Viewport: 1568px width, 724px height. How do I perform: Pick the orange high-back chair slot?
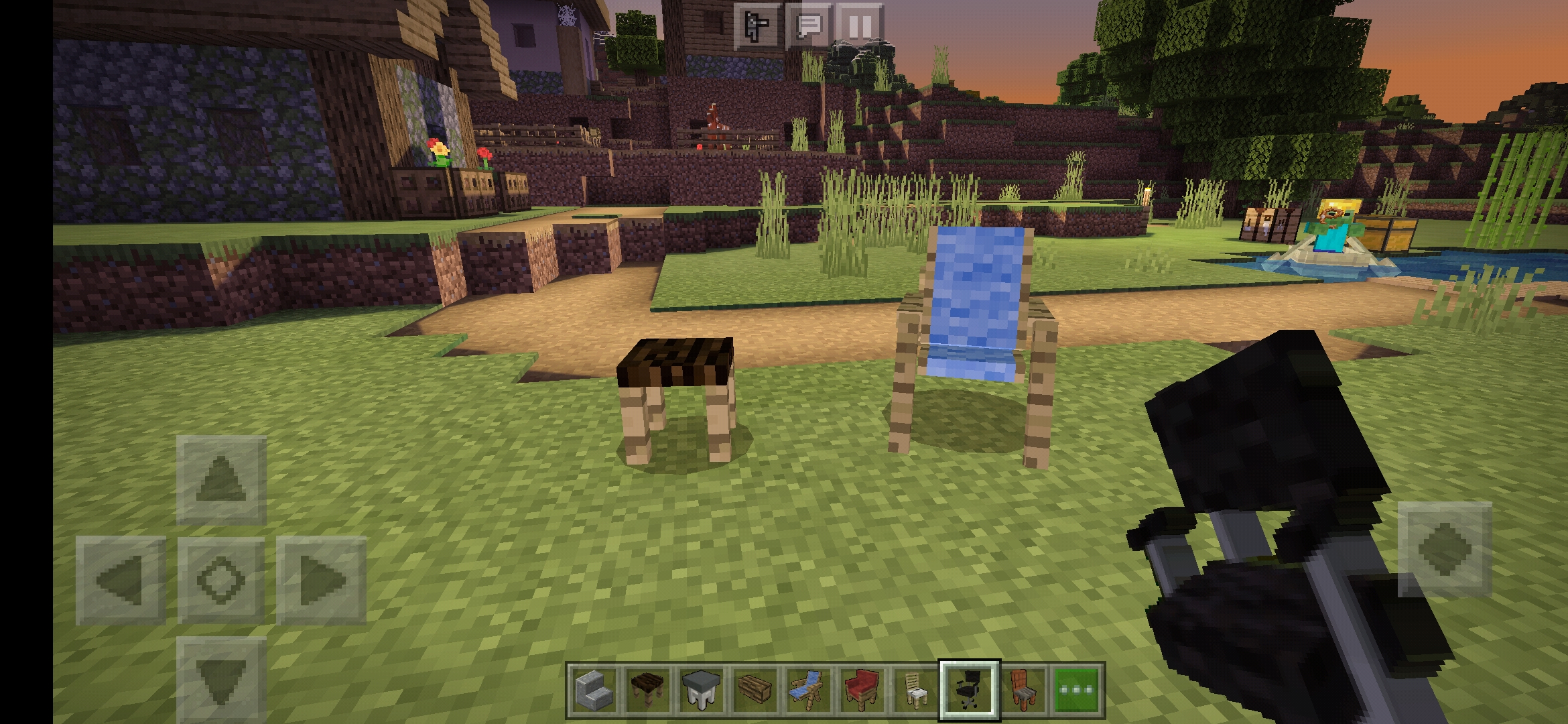pos(1023,690)
